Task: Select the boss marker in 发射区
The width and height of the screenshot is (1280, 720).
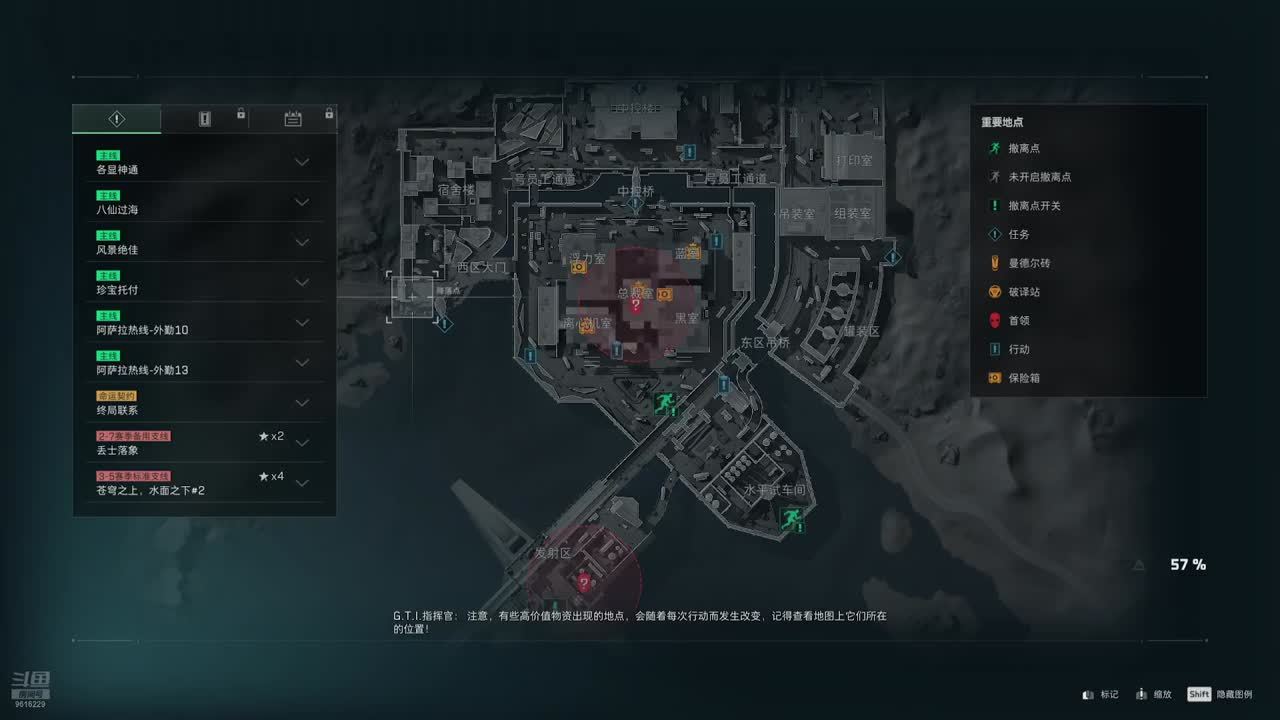Action: click(584, 581)
